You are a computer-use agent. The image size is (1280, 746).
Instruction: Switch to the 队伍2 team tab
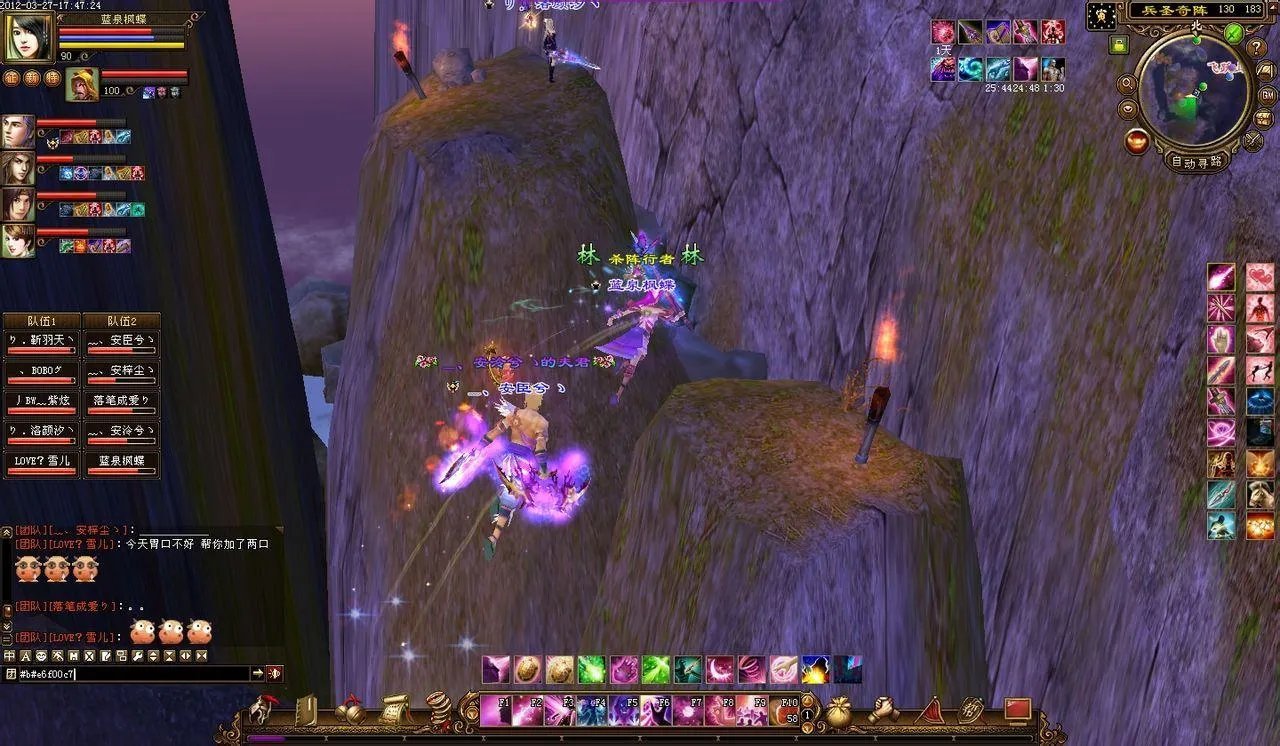tap(121, 321)
